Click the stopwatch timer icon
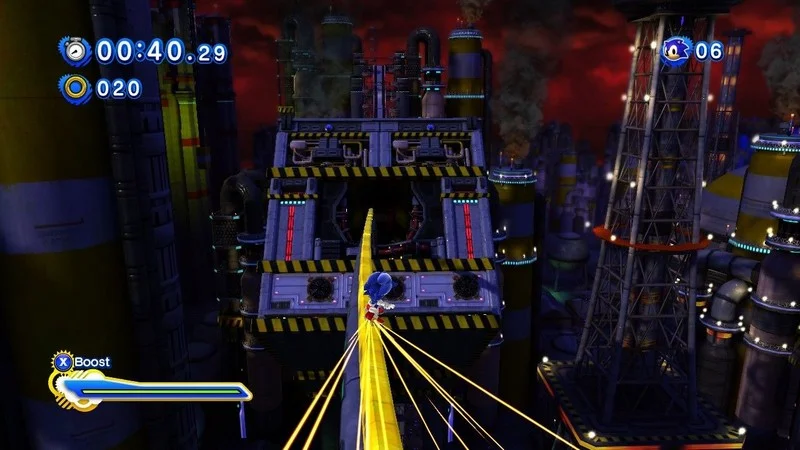 75,51
